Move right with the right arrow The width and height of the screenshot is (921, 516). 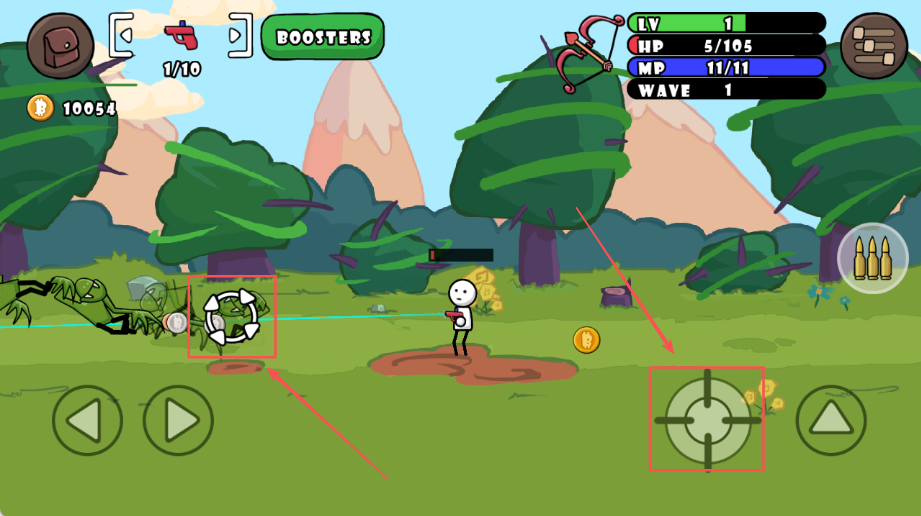tap(178, 420)
